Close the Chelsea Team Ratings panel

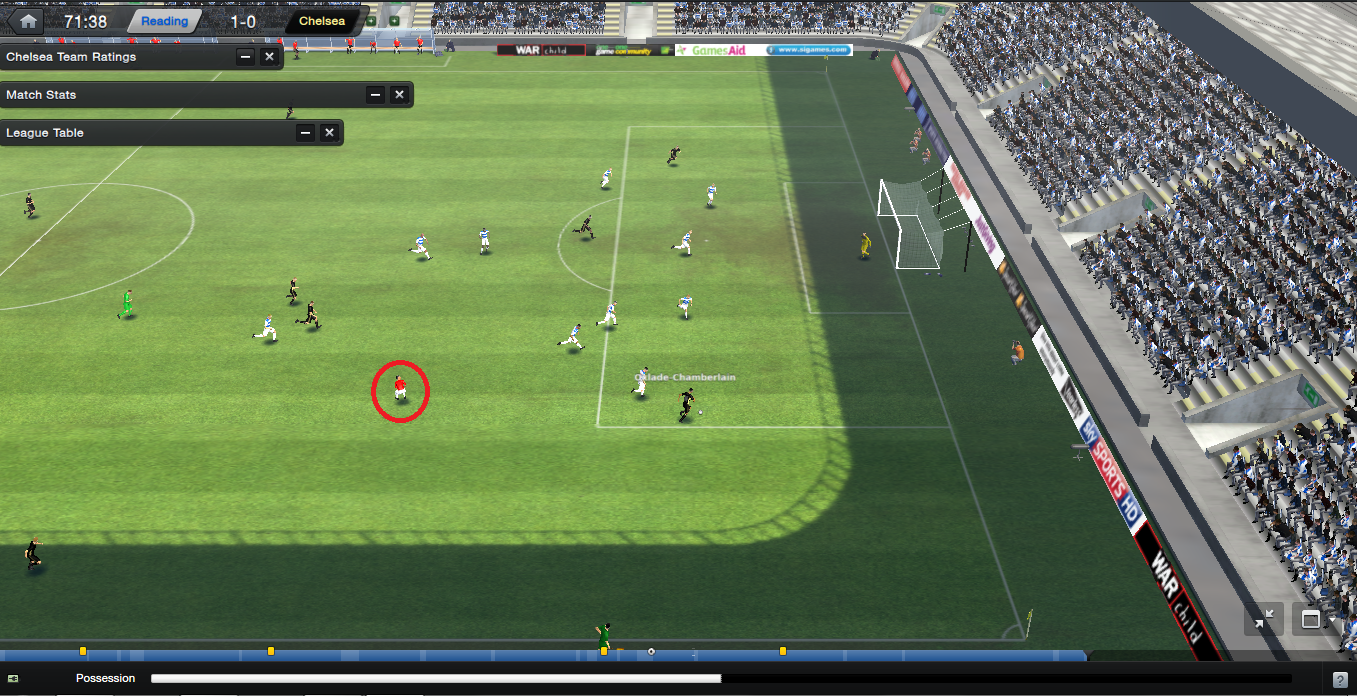coord(269,57)
